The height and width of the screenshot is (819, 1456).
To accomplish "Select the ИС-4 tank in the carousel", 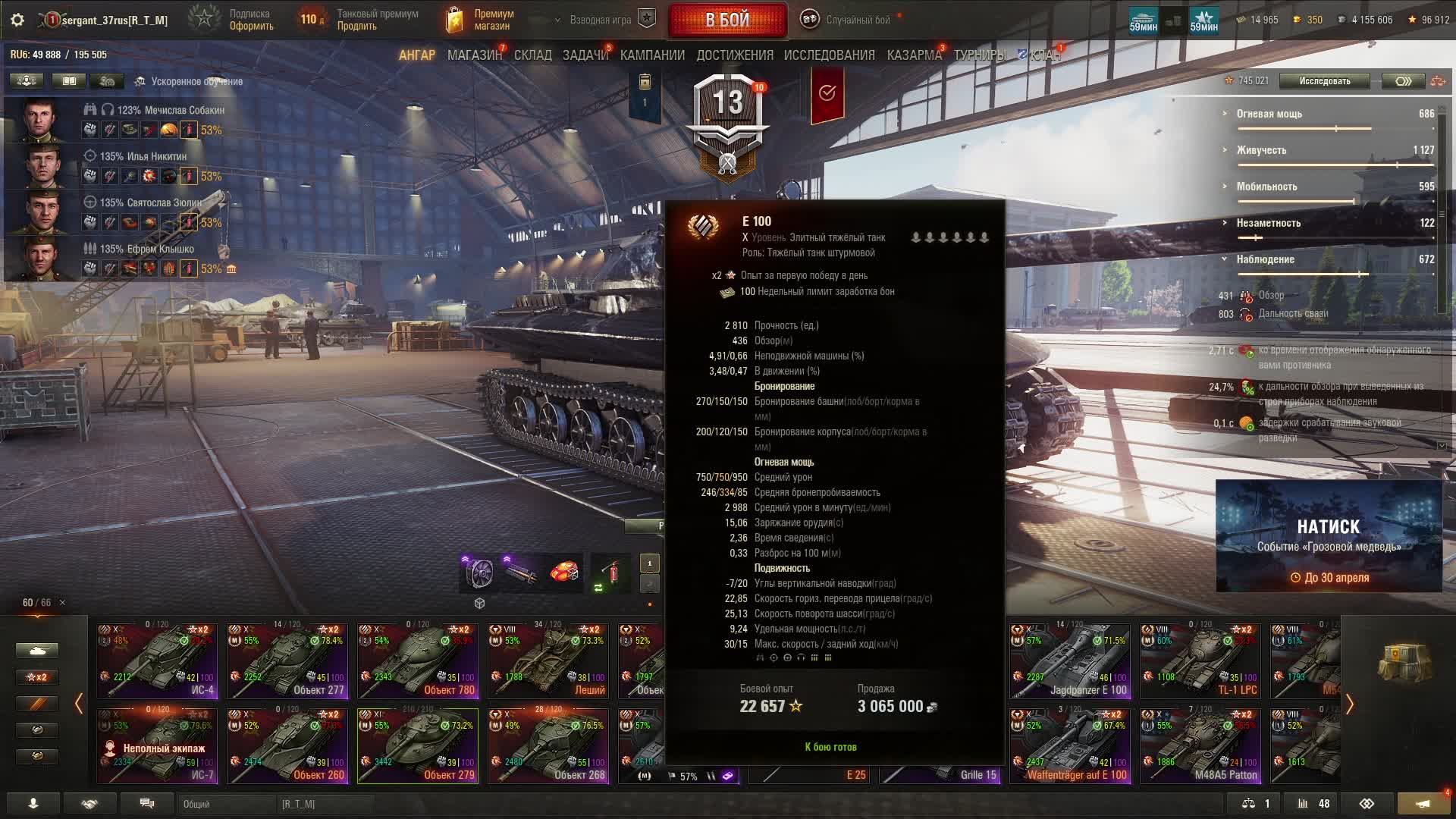I will pos(157,661).
